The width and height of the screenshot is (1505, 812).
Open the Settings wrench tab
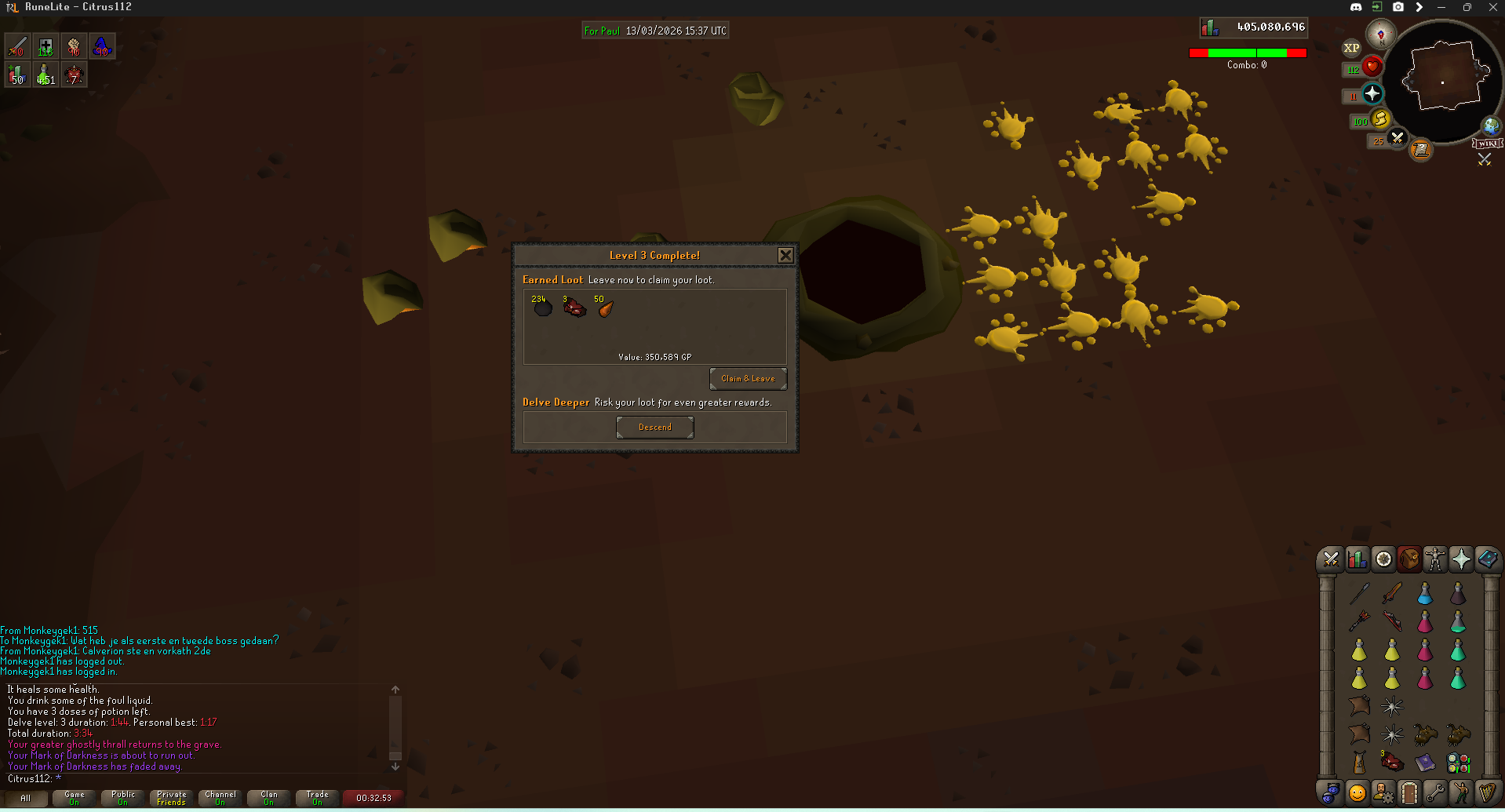point(1435,793)
